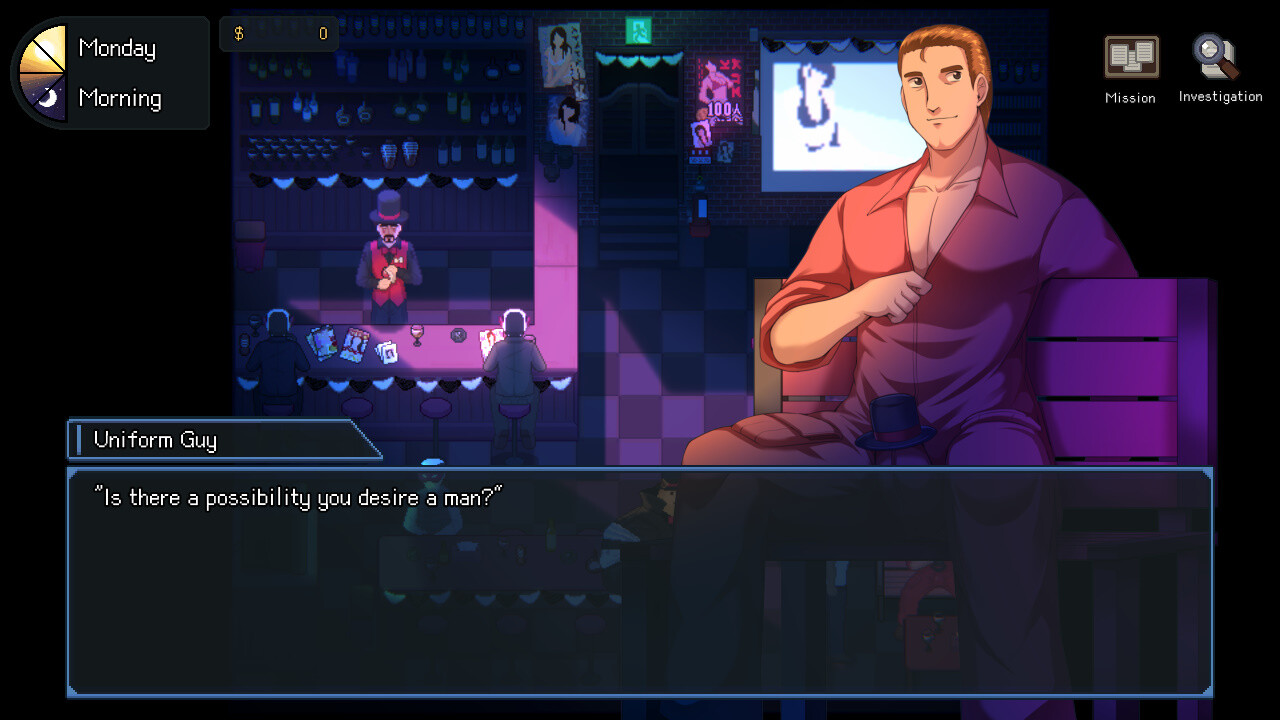Click the moon segment of the time wheel
The height and width of the screenshot is (720, 1280).
point(48,98)
